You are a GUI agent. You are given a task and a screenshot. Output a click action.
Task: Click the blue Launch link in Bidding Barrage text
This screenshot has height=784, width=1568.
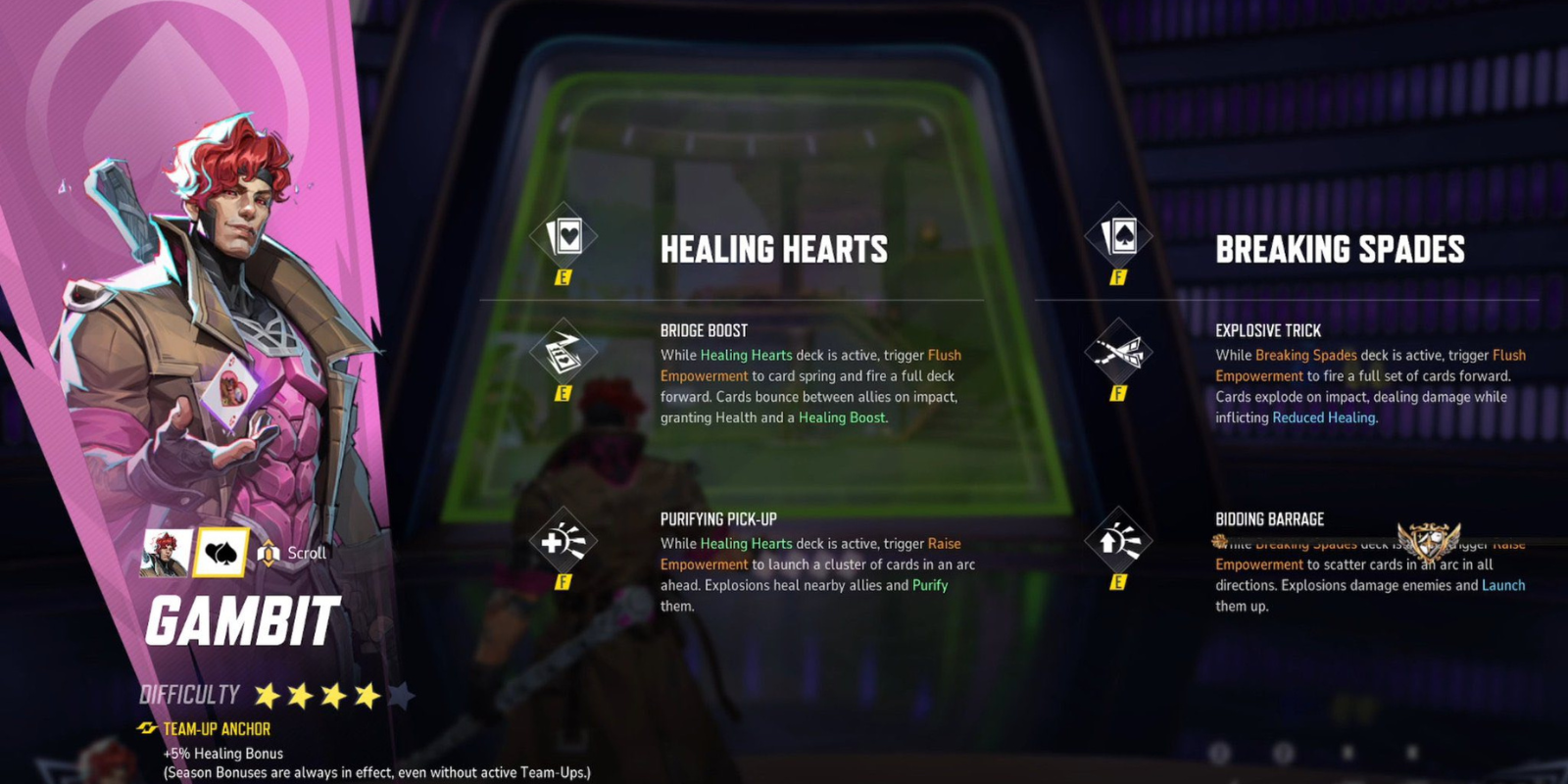click(x=1505, y=585)
